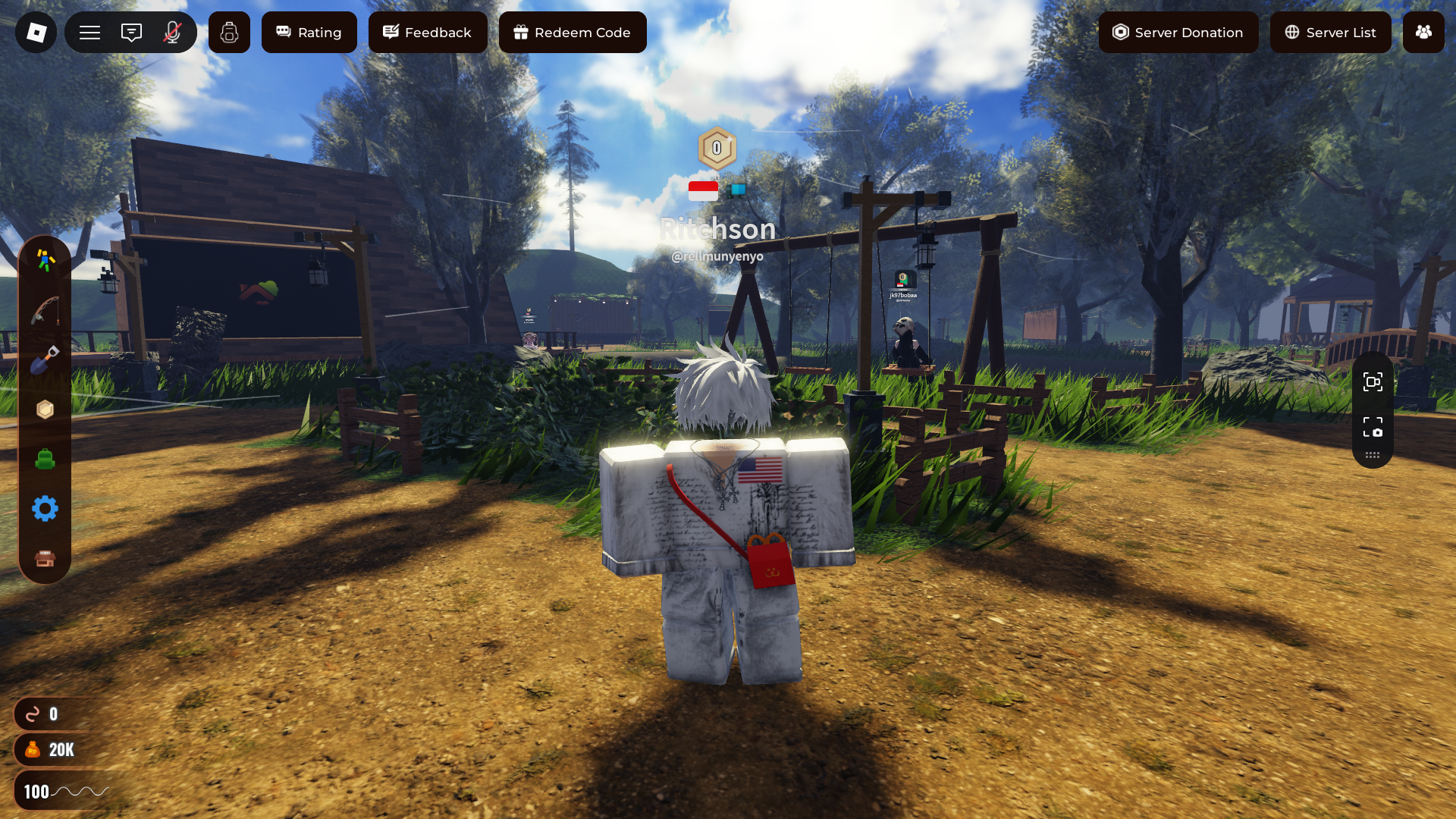
Task: Open the players list icon
Action: [1423, 33]
